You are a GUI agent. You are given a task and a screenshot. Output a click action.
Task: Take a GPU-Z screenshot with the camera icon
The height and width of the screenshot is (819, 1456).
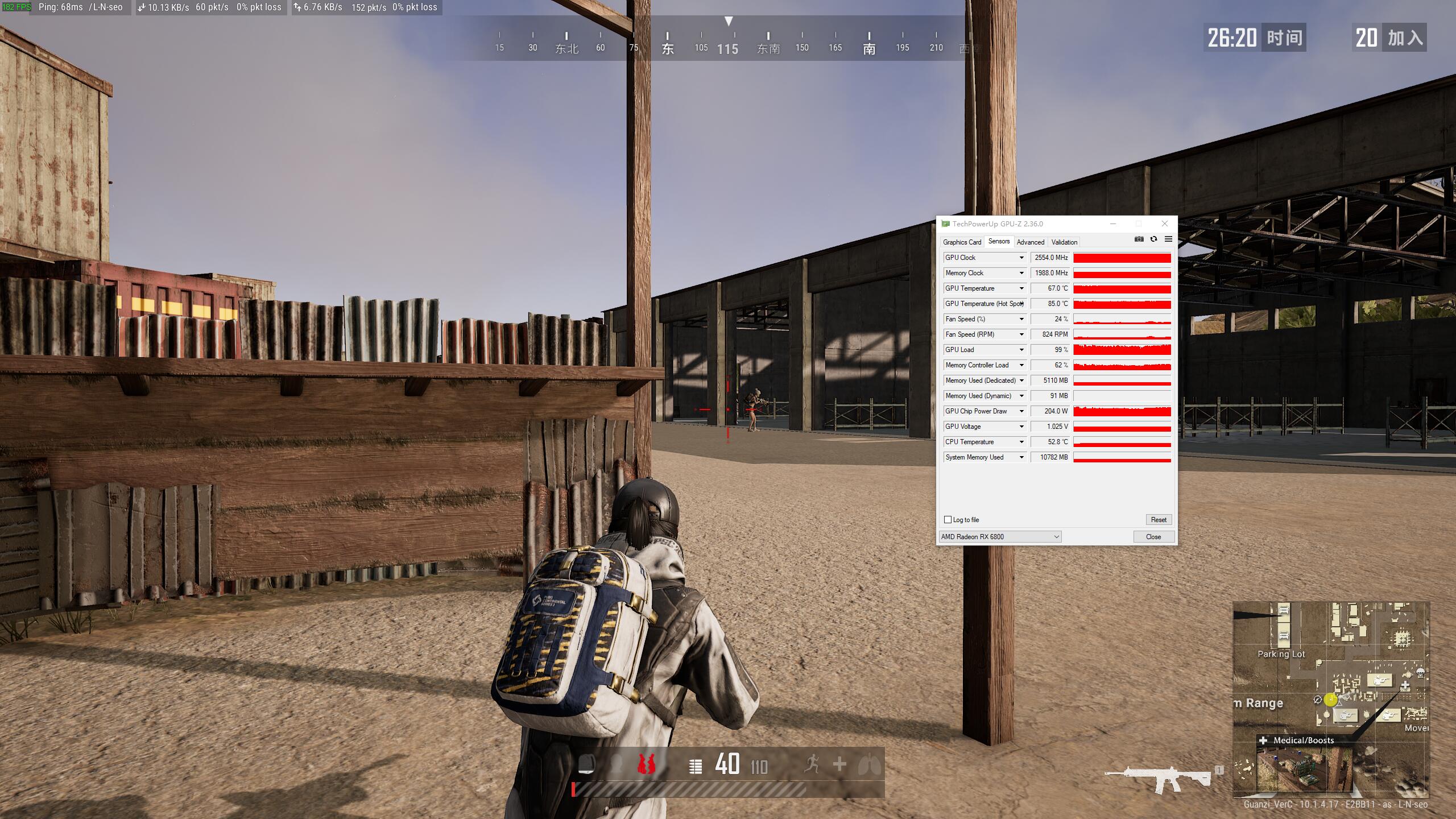(x=1140, y=239)
